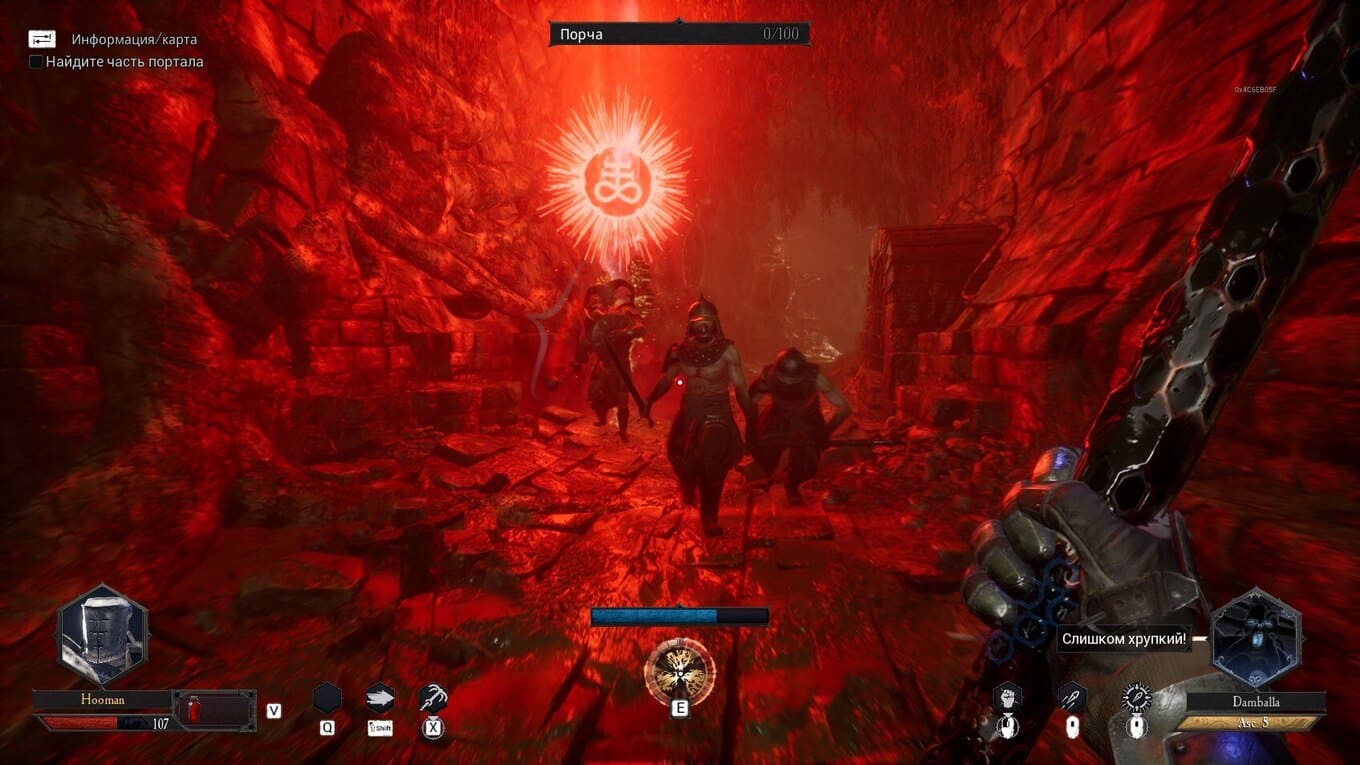
Task: Click the Damballa spider weapon portrait
Action: 1256,637
